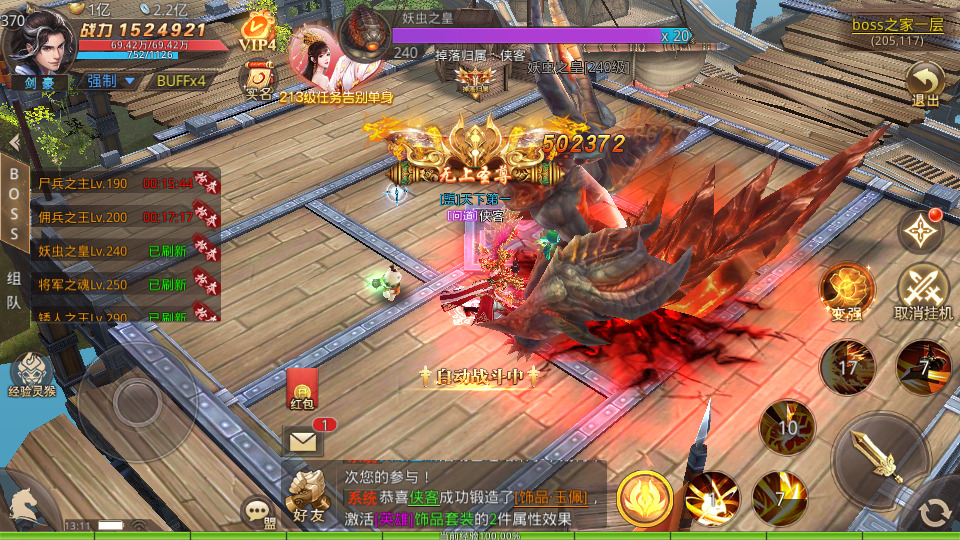
Task: Show the BUFFx4 buff list
Action: 181,81
